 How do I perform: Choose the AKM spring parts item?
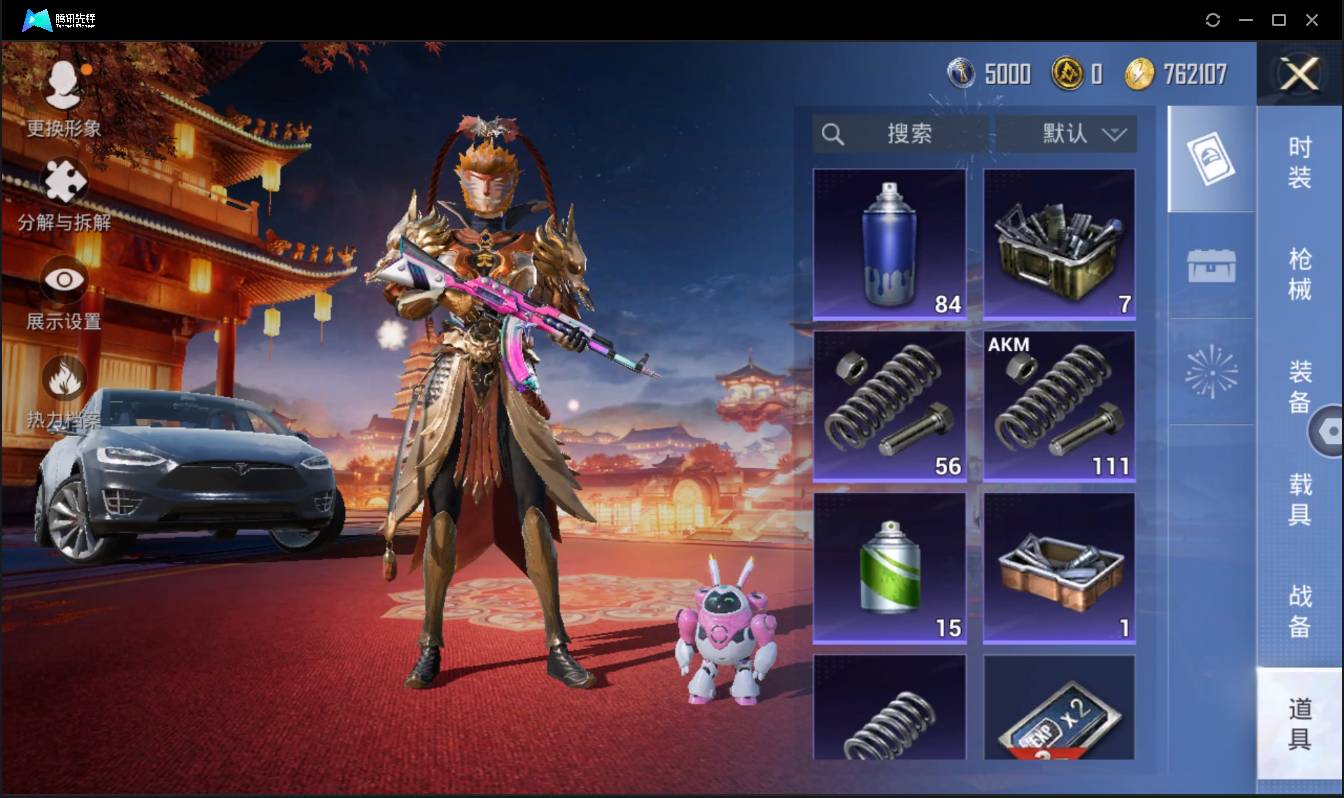pos(1059,406)
